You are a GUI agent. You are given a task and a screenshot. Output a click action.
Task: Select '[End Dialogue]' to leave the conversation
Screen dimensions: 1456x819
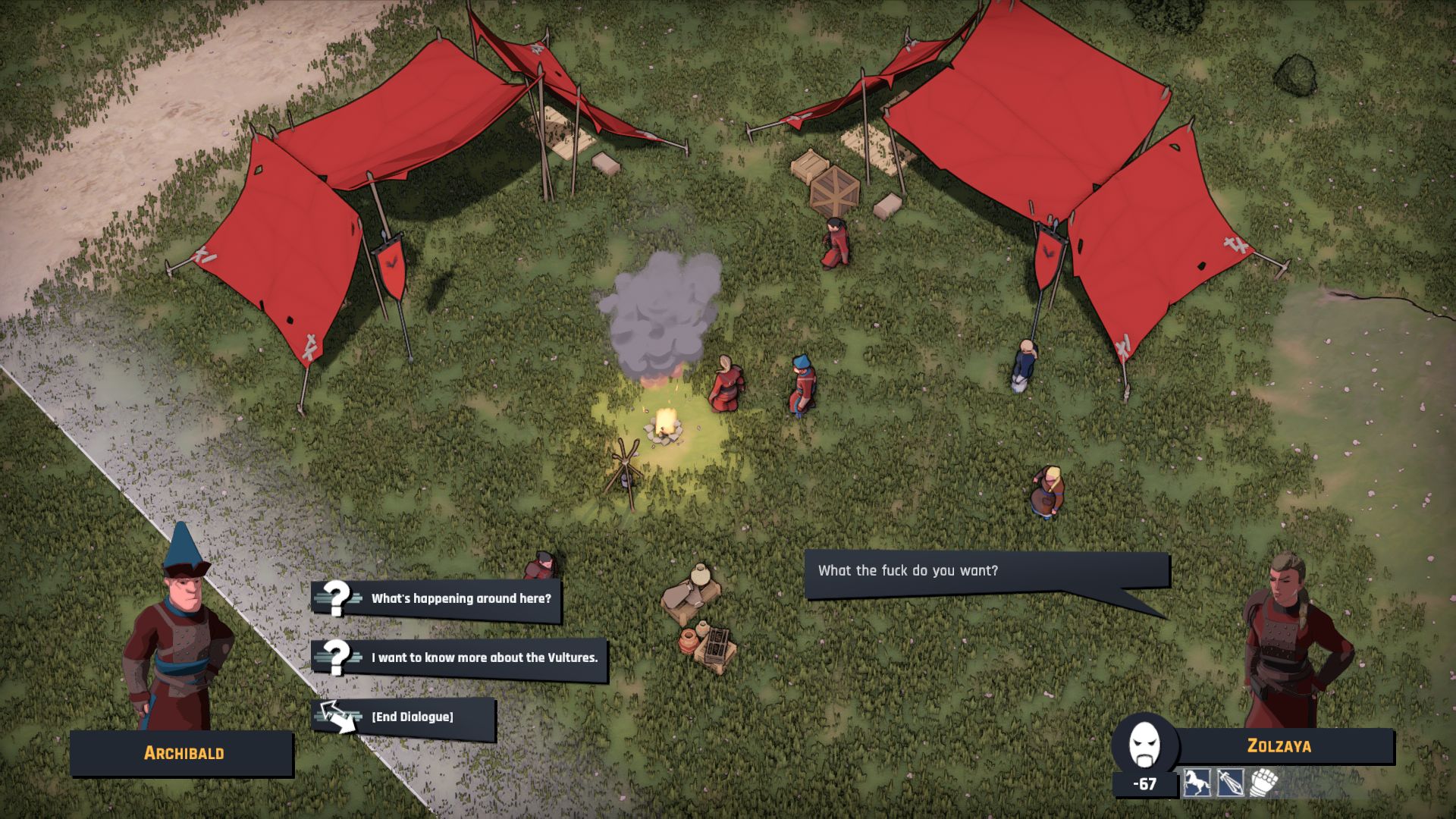coord(412,716)
